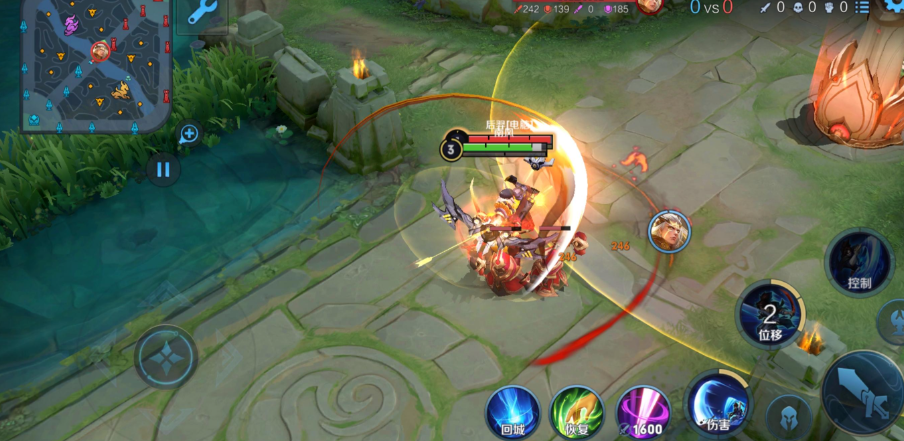The image size is (904, 441).
Task: Use the 恢复 restore summoner spell
Action: coord(577,411)
